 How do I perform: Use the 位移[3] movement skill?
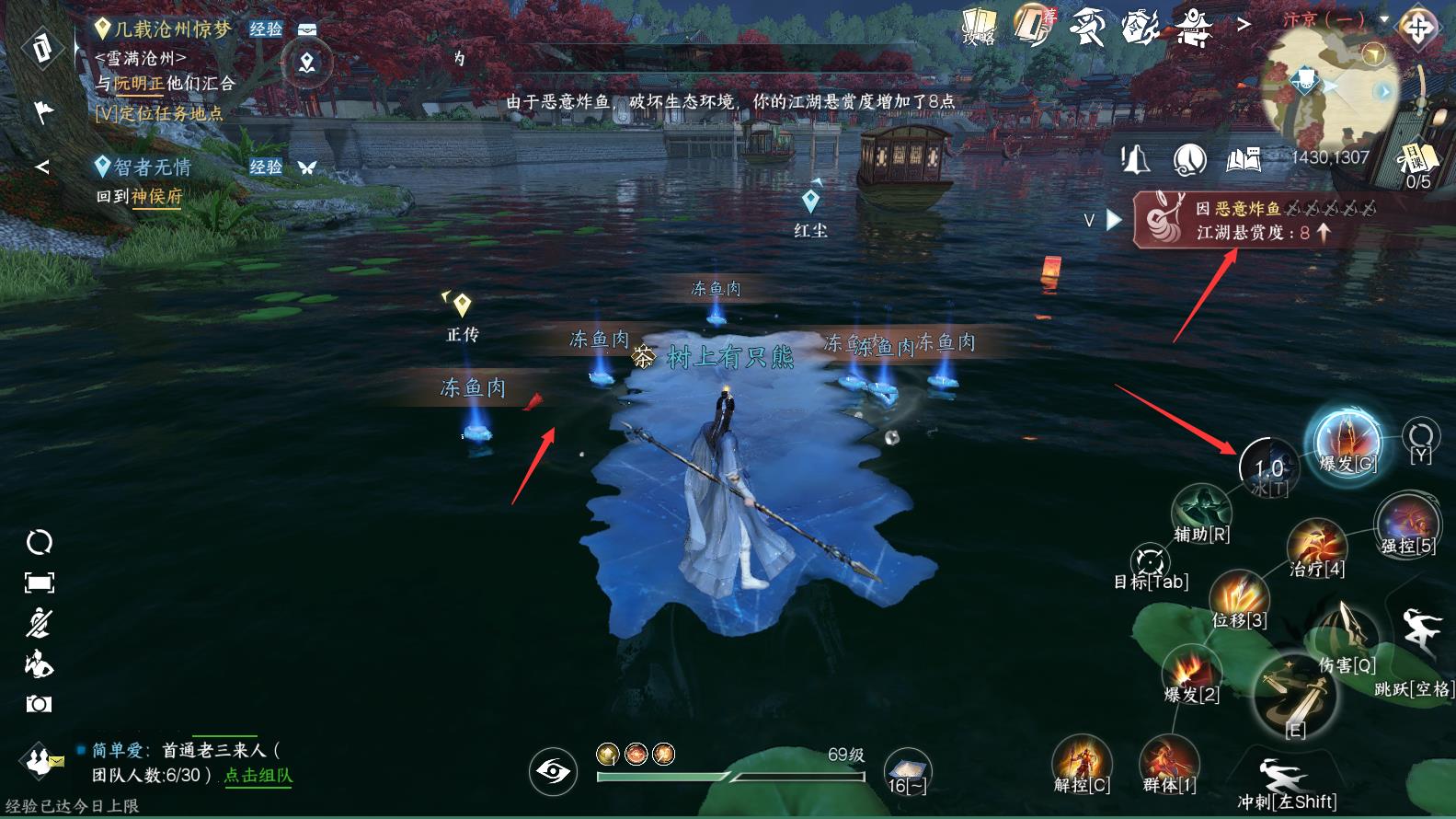coord(1239,596)
